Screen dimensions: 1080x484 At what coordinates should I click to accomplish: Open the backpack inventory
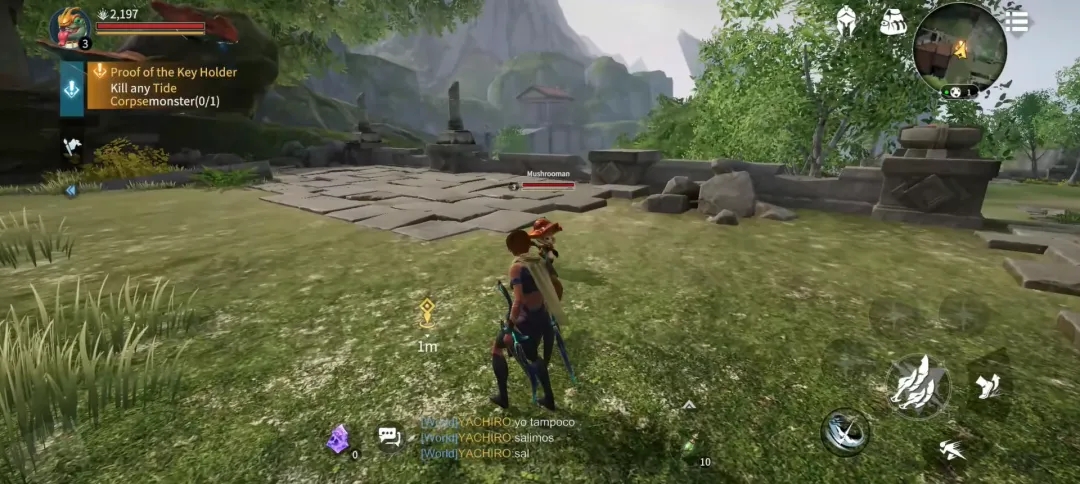click(x=893, y=22)
